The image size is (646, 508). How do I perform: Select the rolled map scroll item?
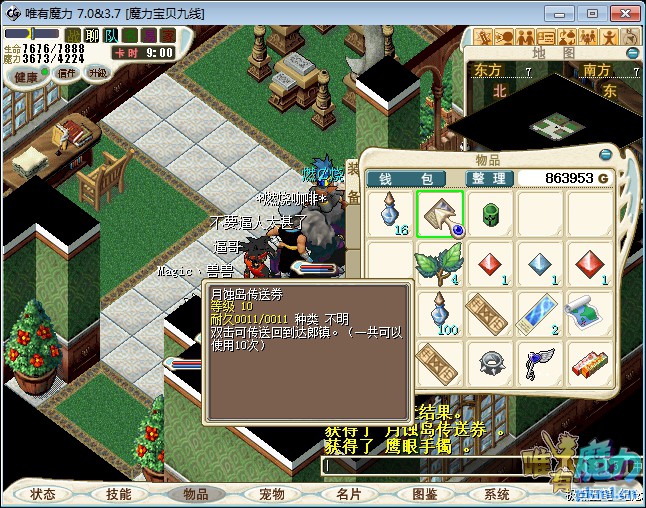pyautogui.click(x=590, y=314)
